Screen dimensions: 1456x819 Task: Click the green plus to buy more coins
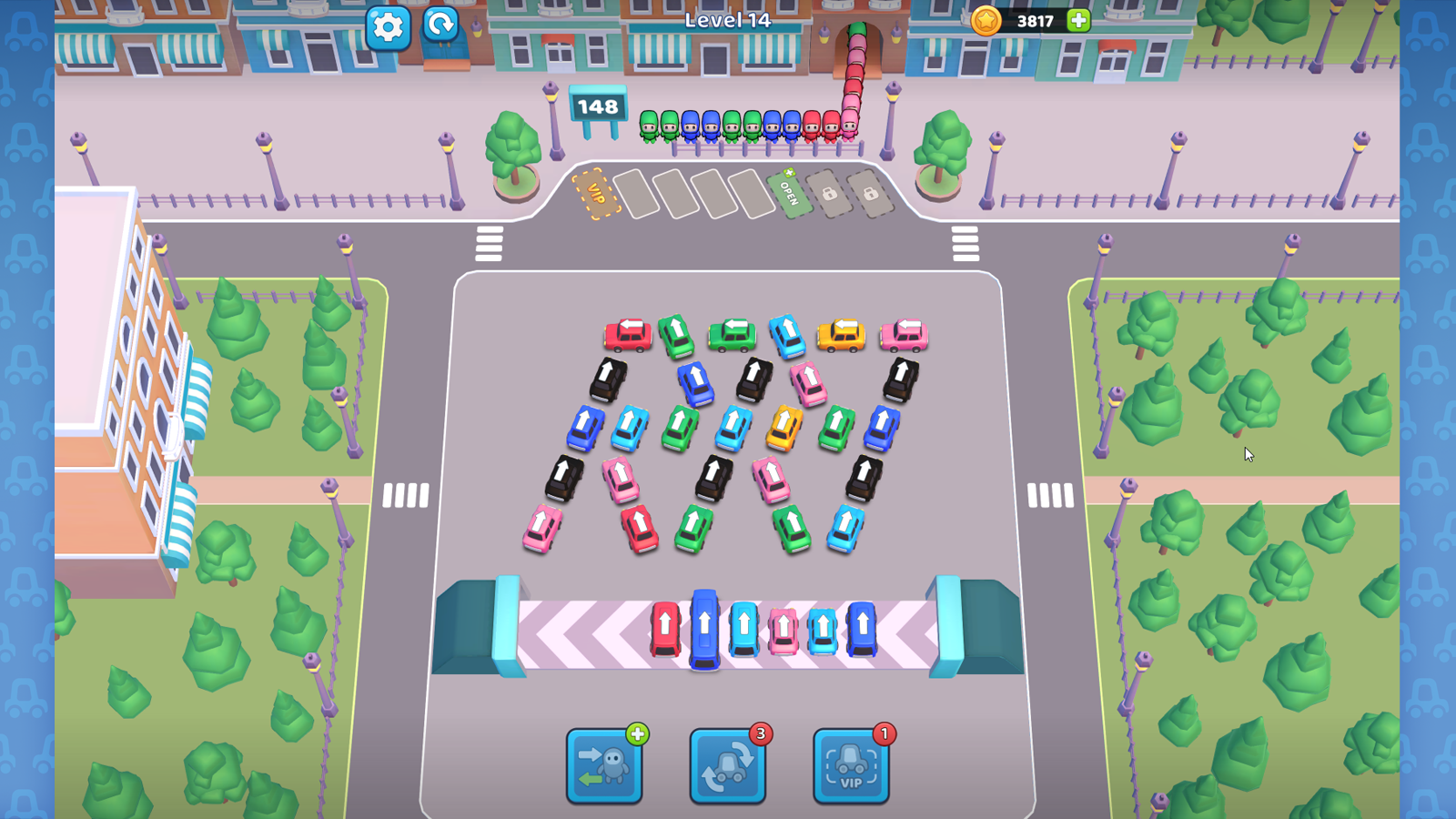pyautogui.click(x=1077, y=22)
